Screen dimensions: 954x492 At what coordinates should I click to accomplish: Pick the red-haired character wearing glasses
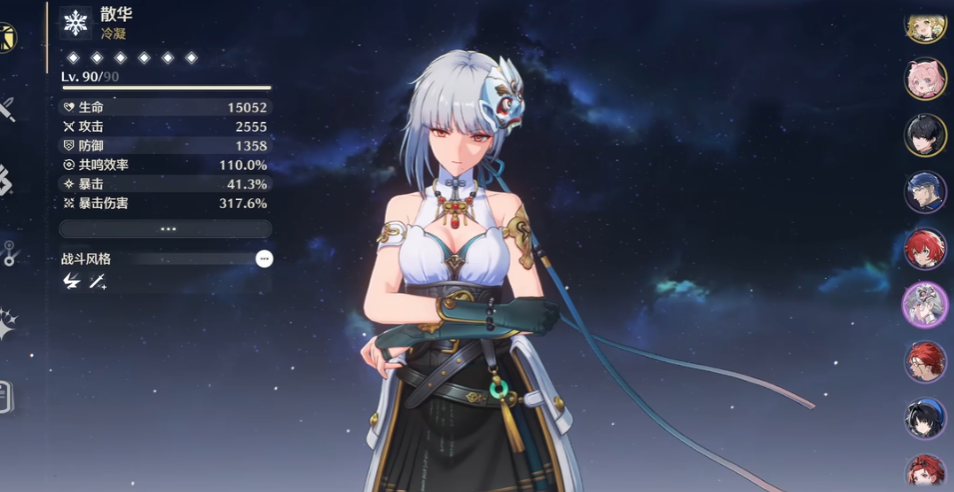coord(925,362)
